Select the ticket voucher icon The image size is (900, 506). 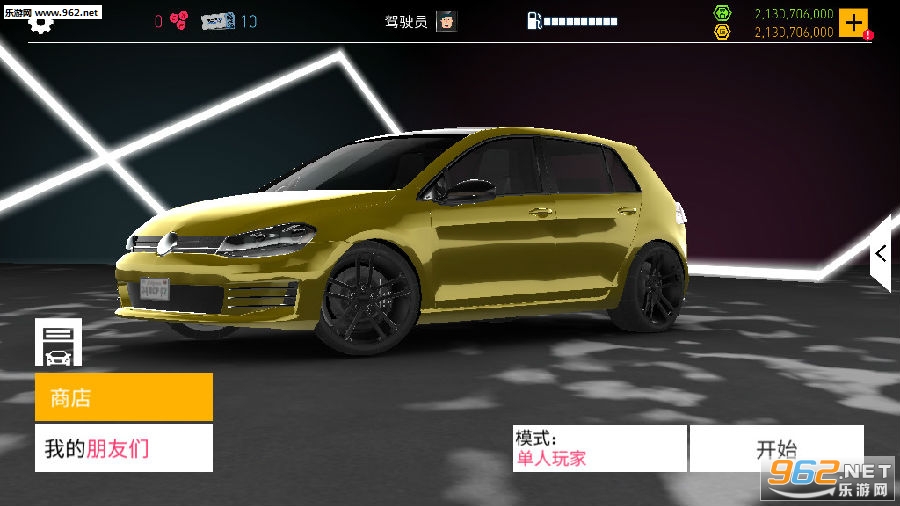click(x=218, y=21)
